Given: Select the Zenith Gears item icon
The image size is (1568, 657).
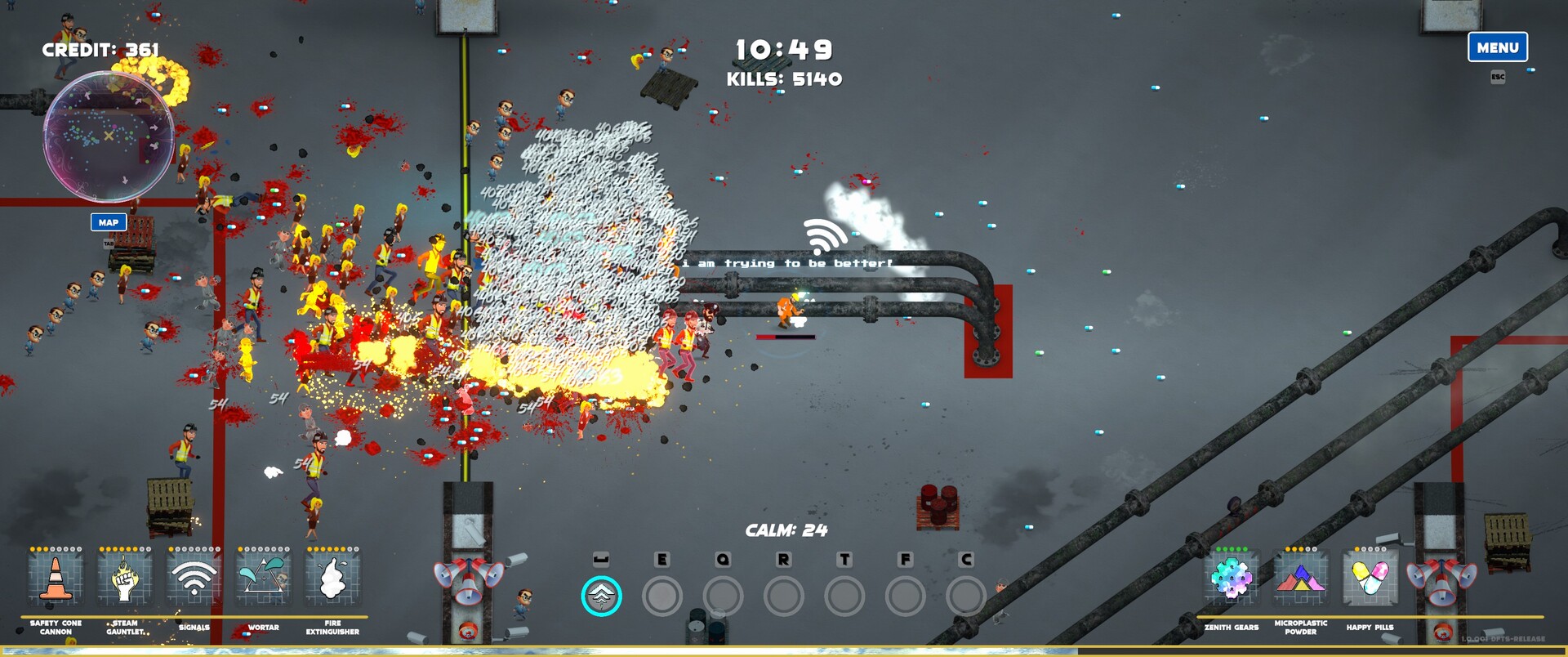Looking at the screenshot, I should click(x=1231, y=579).
